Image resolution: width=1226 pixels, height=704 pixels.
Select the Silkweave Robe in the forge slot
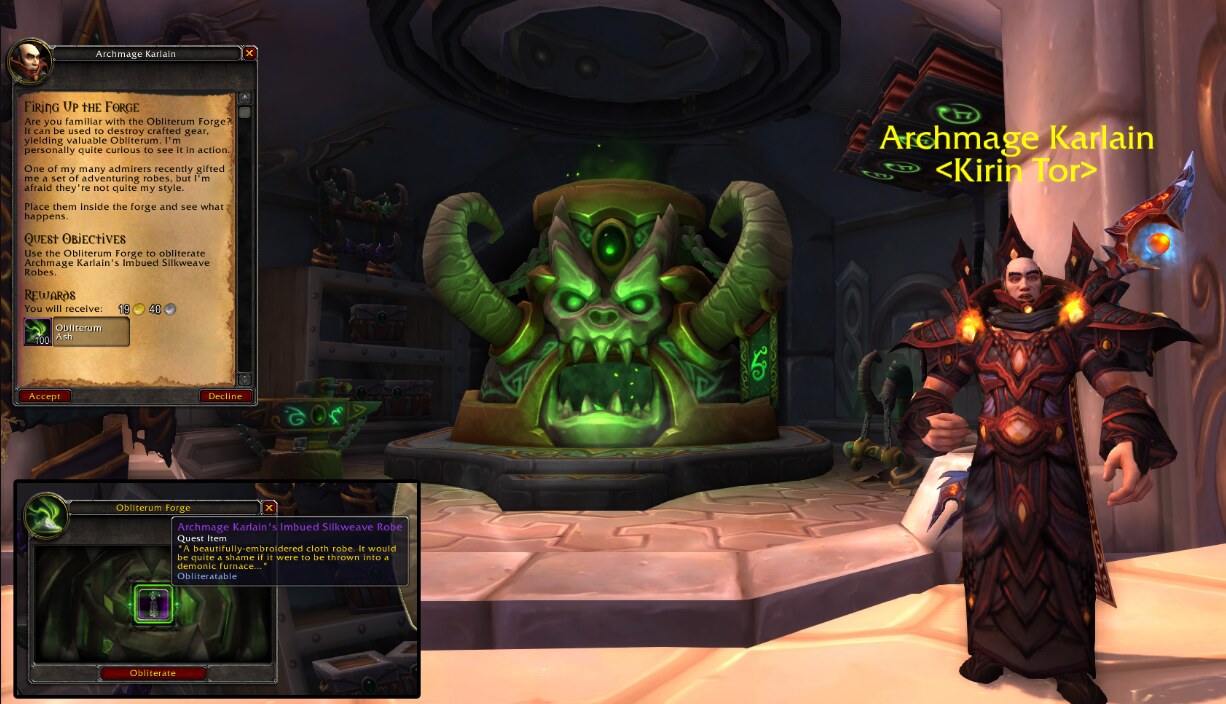(x=153, y=604)
